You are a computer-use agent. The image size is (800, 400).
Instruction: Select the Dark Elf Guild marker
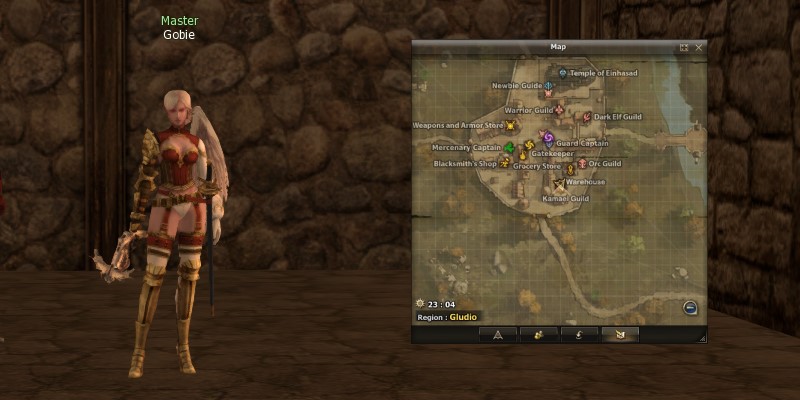coord(587,117)
